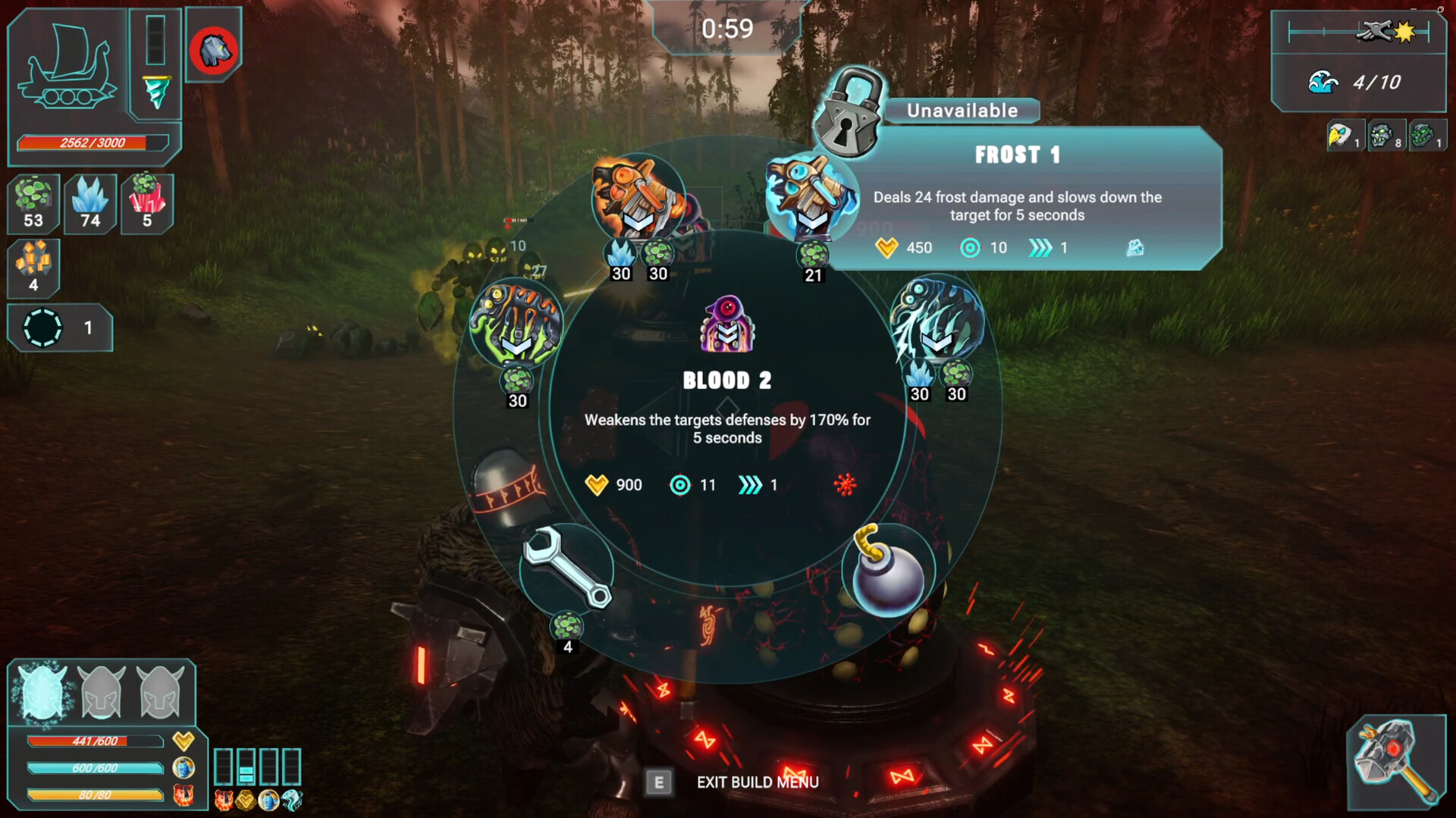Choose the orange fire tower upgrade
1456x818 pixels.
pyautogui.click(x=638, y=199)
